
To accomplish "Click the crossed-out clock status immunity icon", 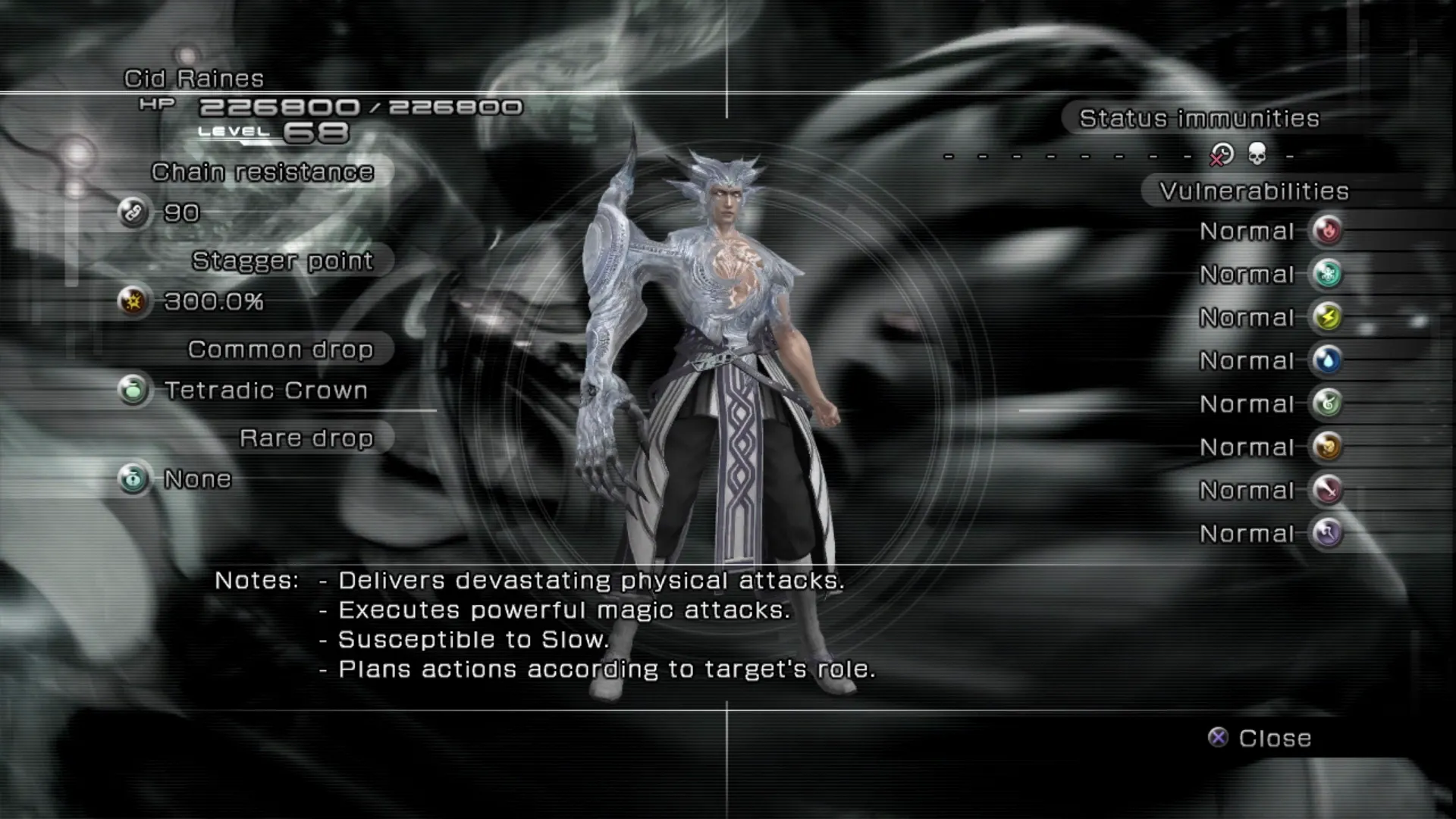I will [x=1221, y=155].
